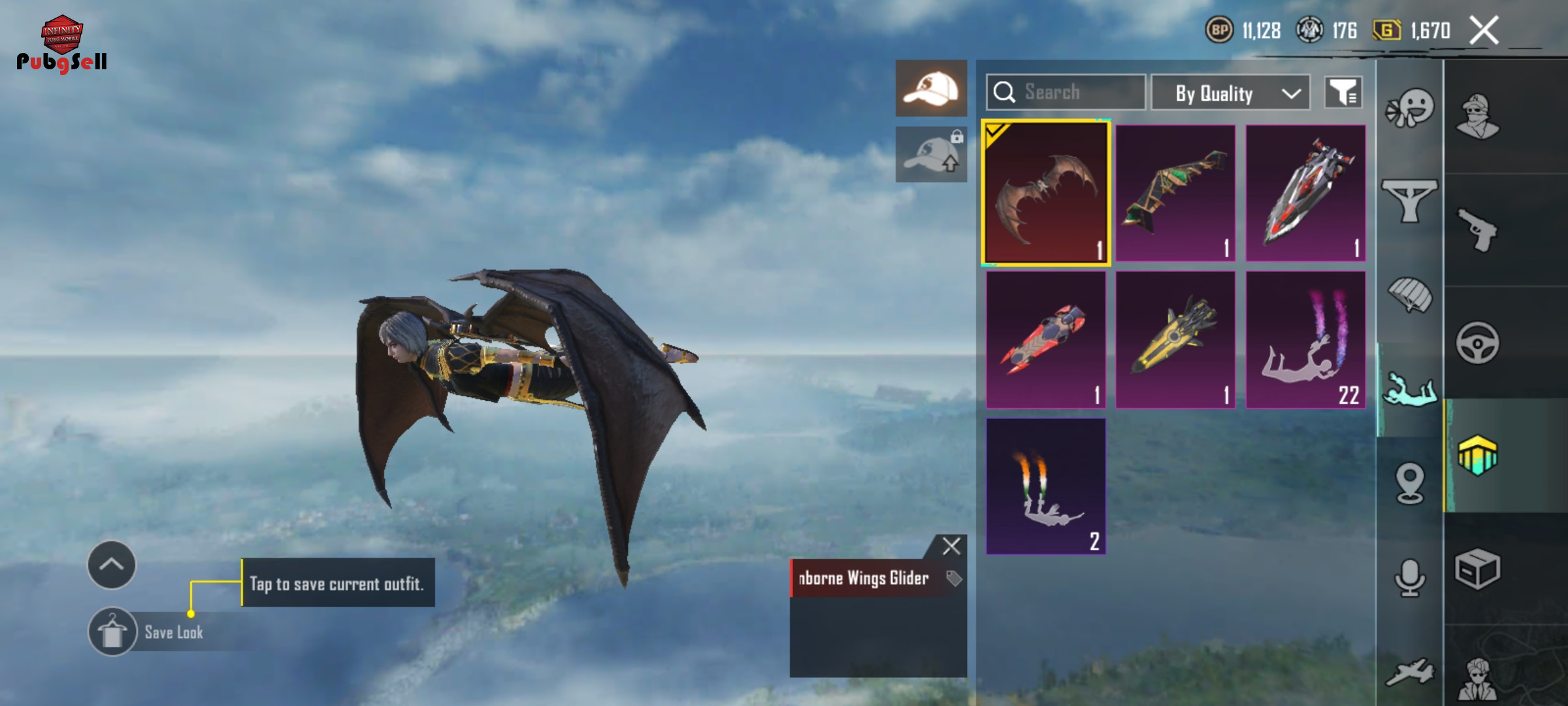Viewport: 1568px width, 706px height.
Task: Open the voice microphone category
Action: pos(1410,577)
